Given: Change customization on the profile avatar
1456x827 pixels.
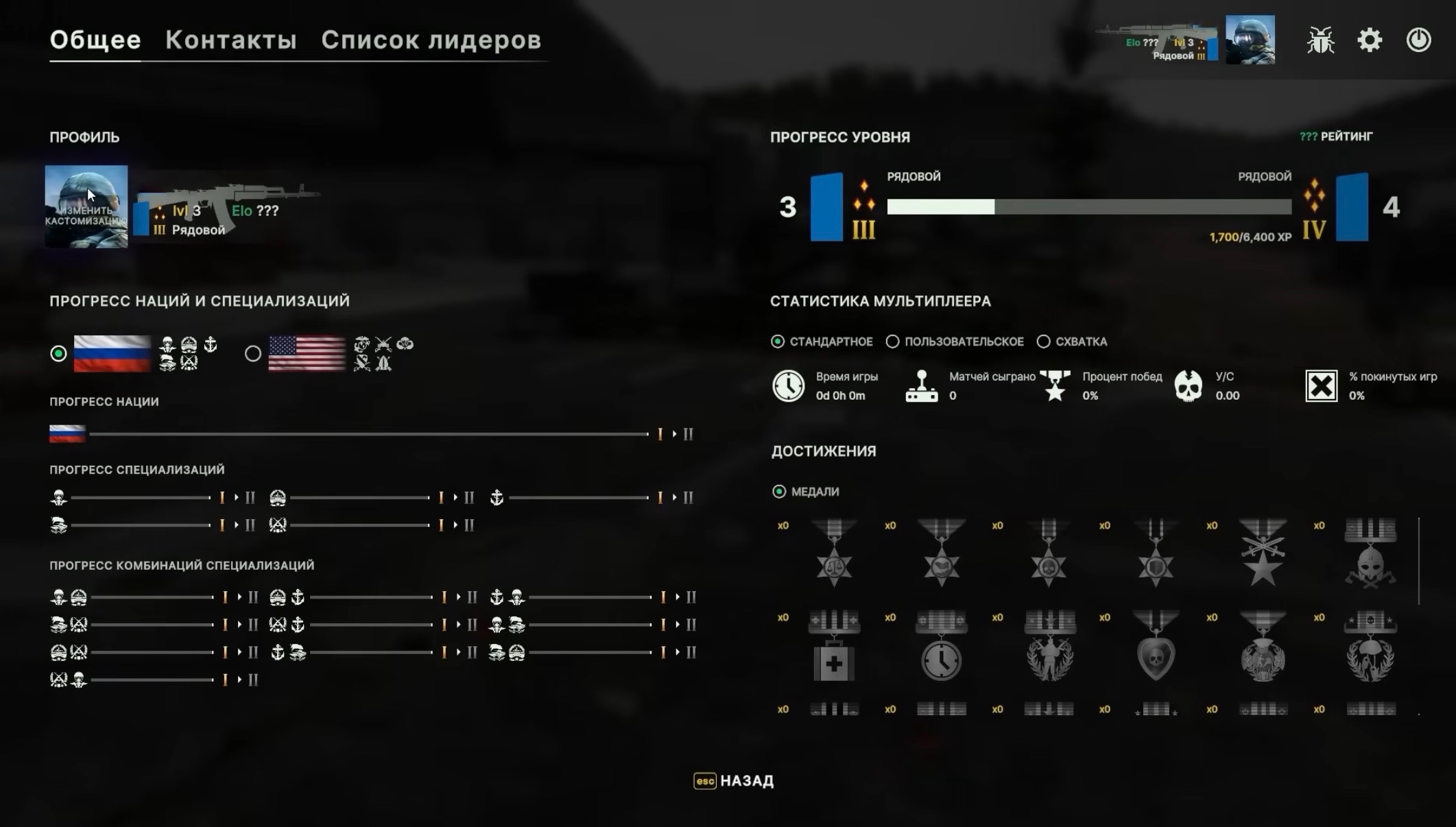Looking at the screenshot, I should 86,206.
